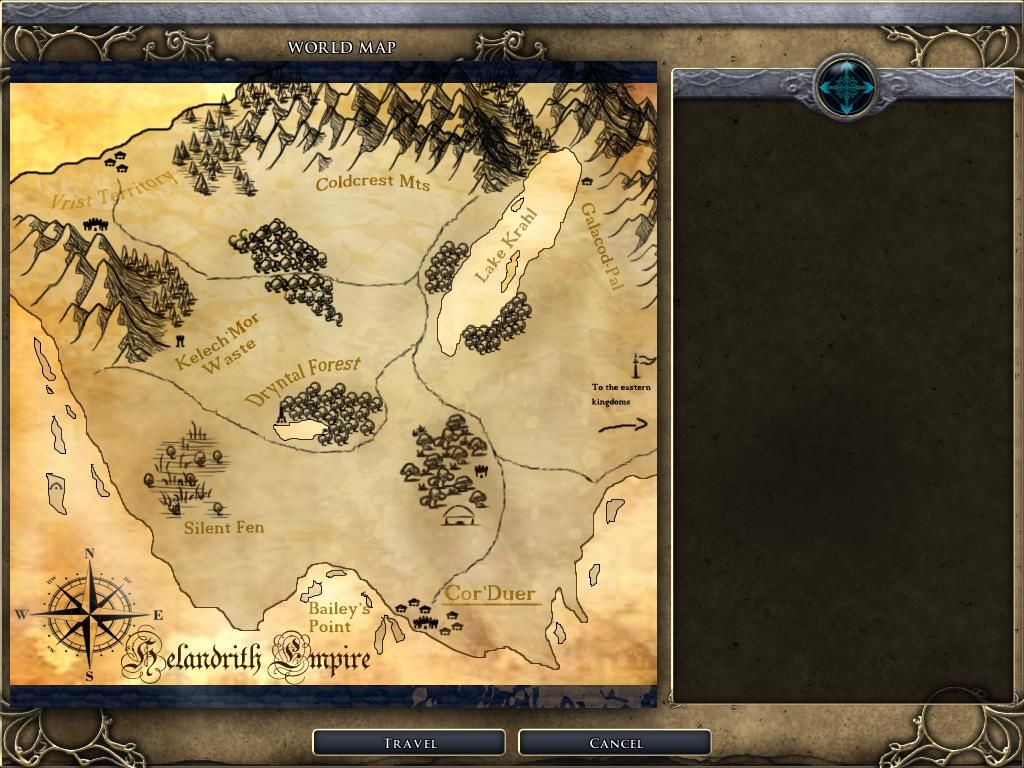1024x768 pixels.
Task: Select the Galacod Pal map location
Action: coord(602,246)
